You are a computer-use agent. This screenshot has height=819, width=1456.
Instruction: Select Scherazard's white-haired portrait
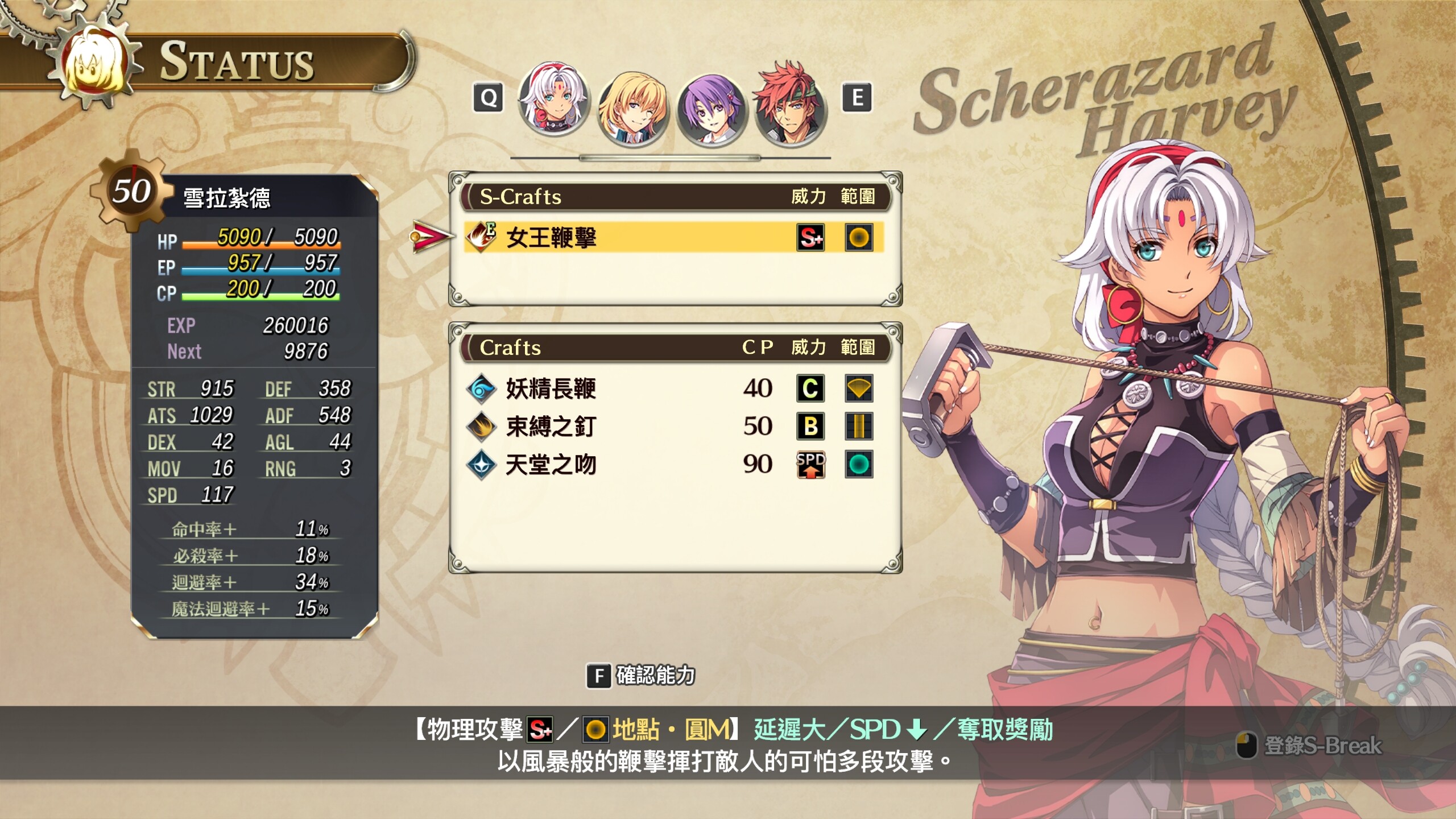coord(554,100)
